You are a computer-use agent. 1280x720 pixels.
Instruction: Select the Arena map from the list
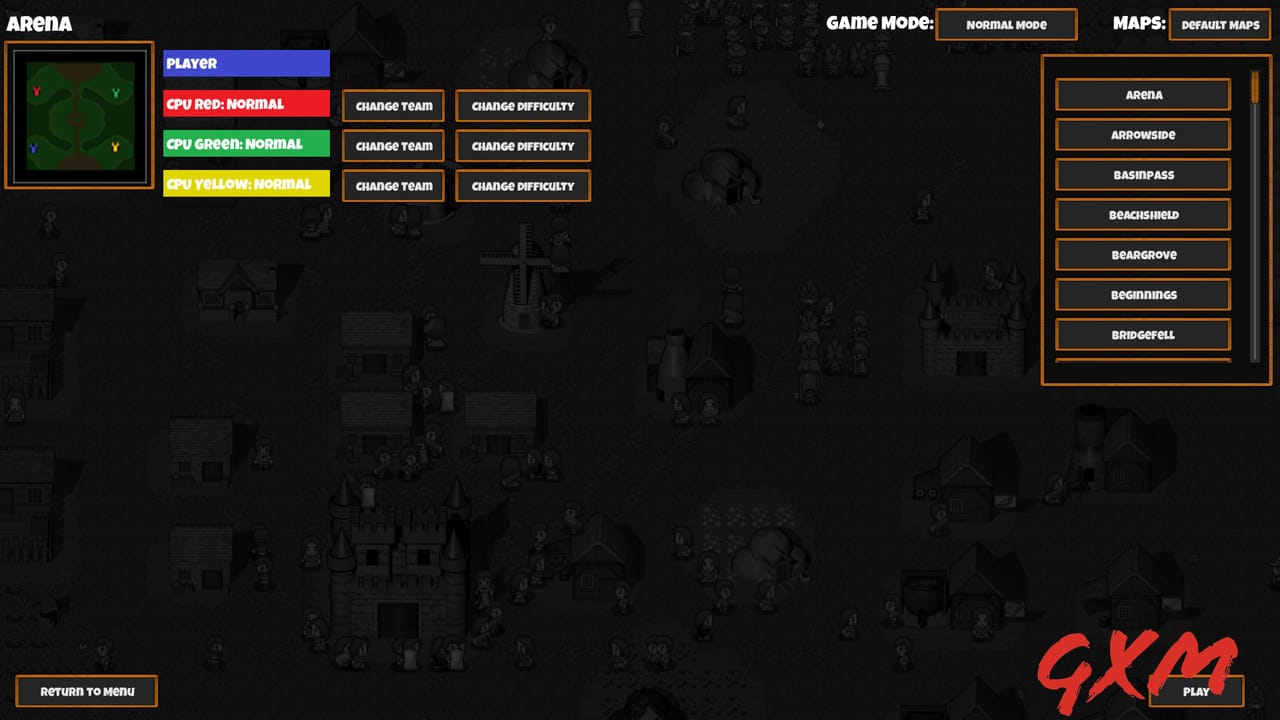(x=1142, y=95)
